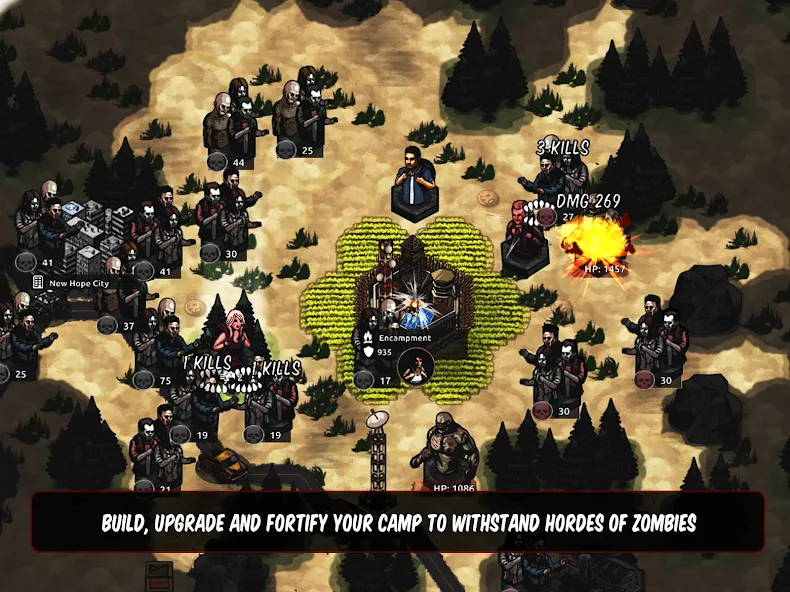
Task: Select the zombie horde badge showing 44
Action: (x=217, y=162)
